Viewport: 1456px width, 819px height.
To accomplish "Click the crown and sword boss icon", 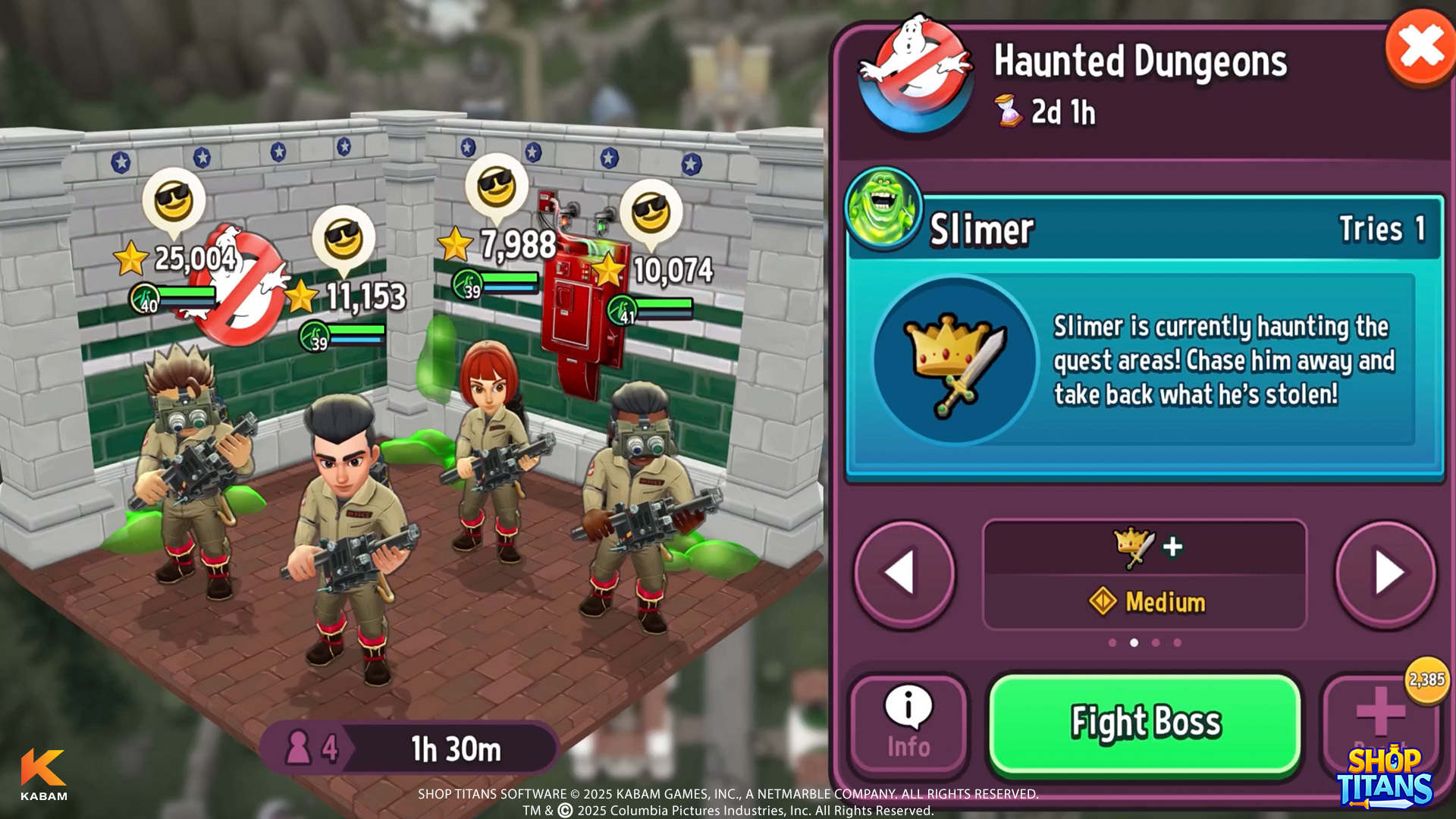I will (955, 360).
